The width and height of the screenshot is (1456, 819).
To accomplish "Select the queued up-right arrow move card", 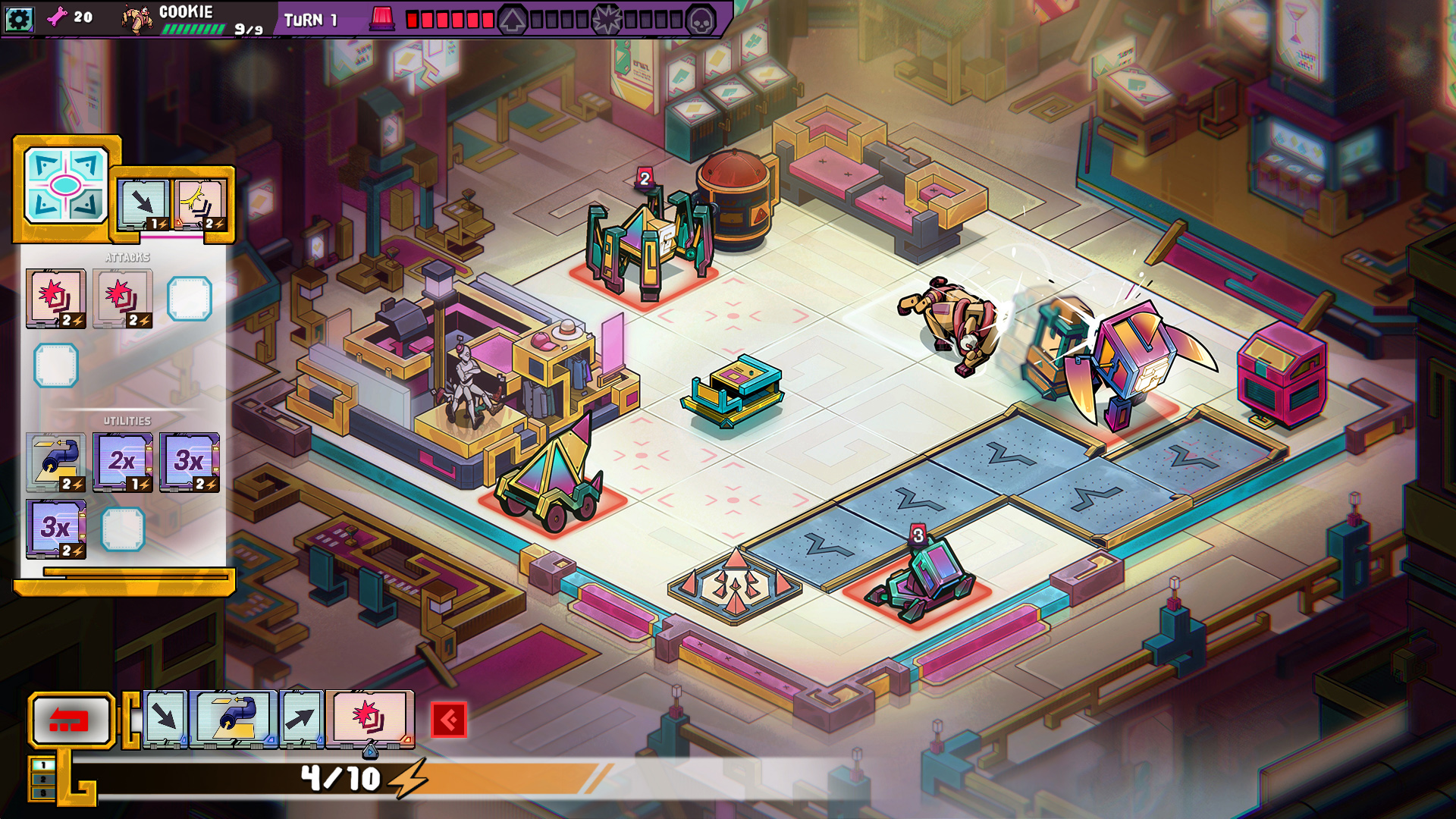I will 301,718.
